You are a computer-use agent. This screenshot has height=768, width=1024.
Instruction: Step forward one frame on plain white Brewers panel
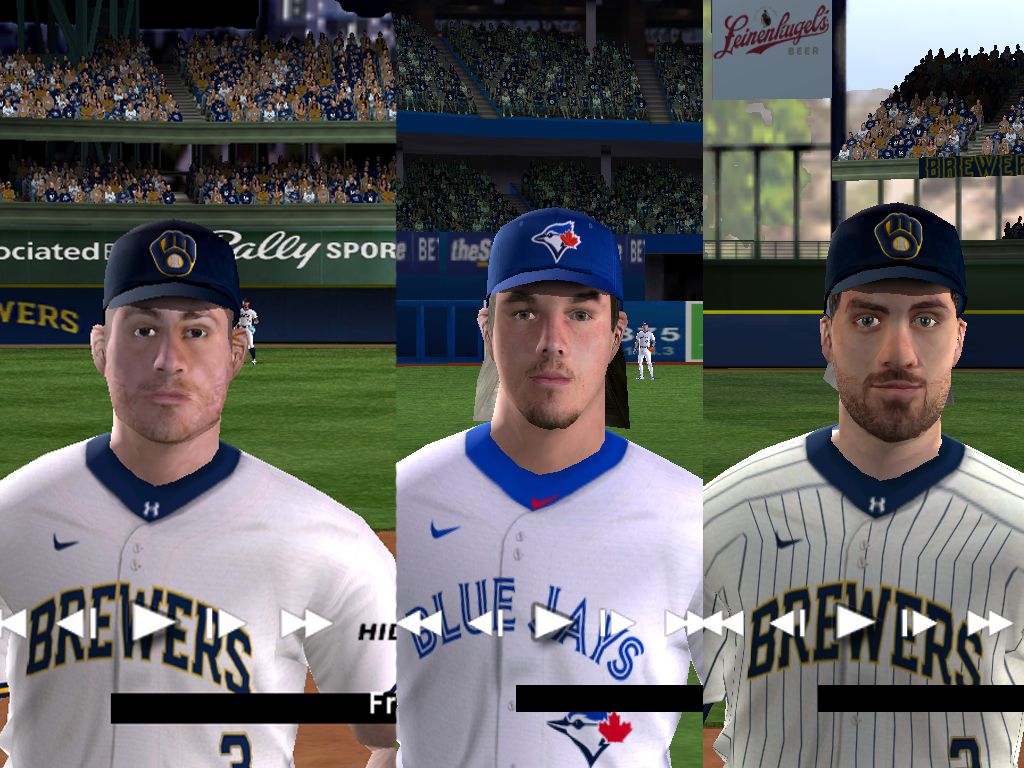226,623
